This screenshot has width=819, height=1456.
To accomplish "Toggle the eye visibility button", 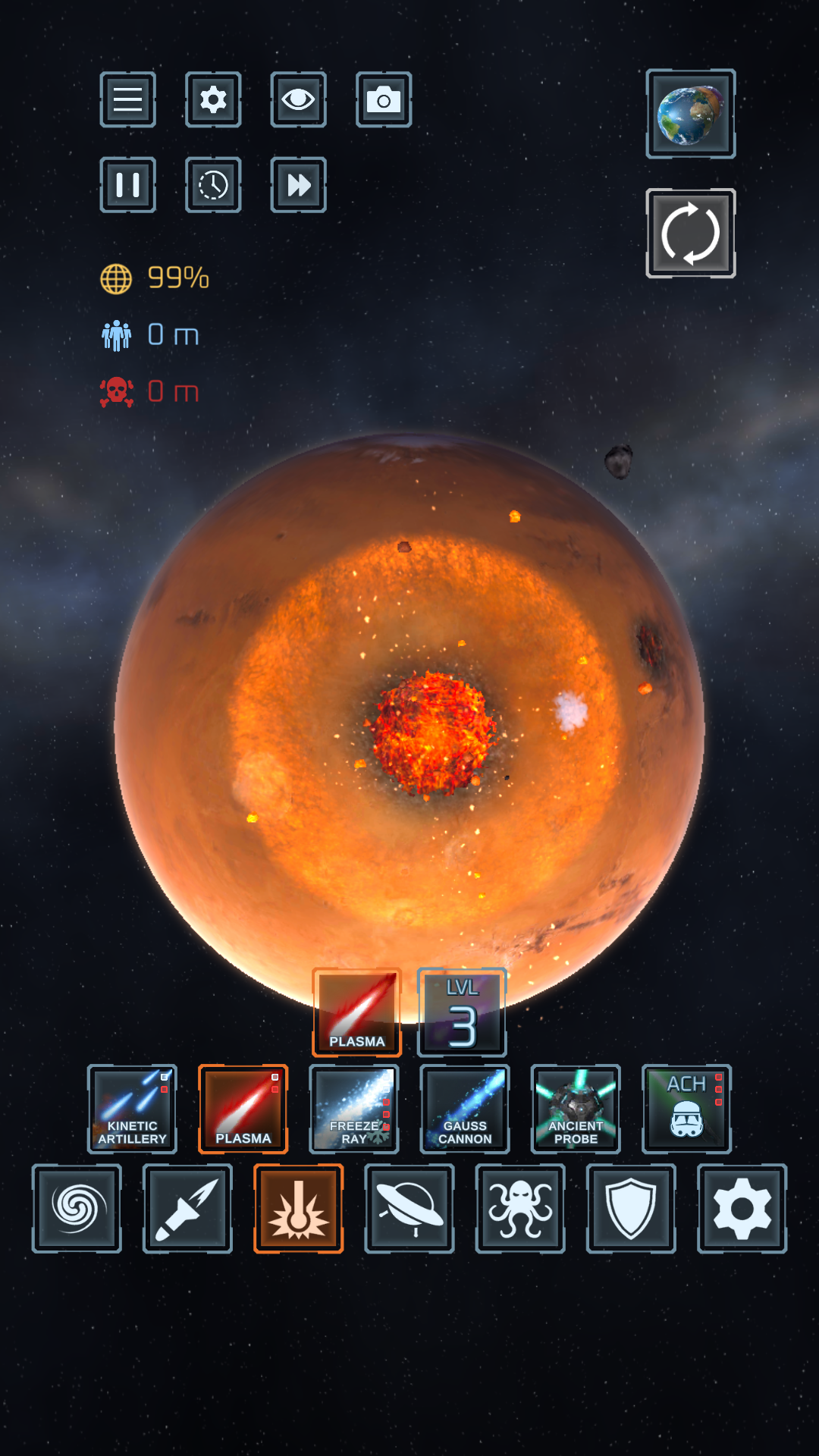I will (298, 99).
